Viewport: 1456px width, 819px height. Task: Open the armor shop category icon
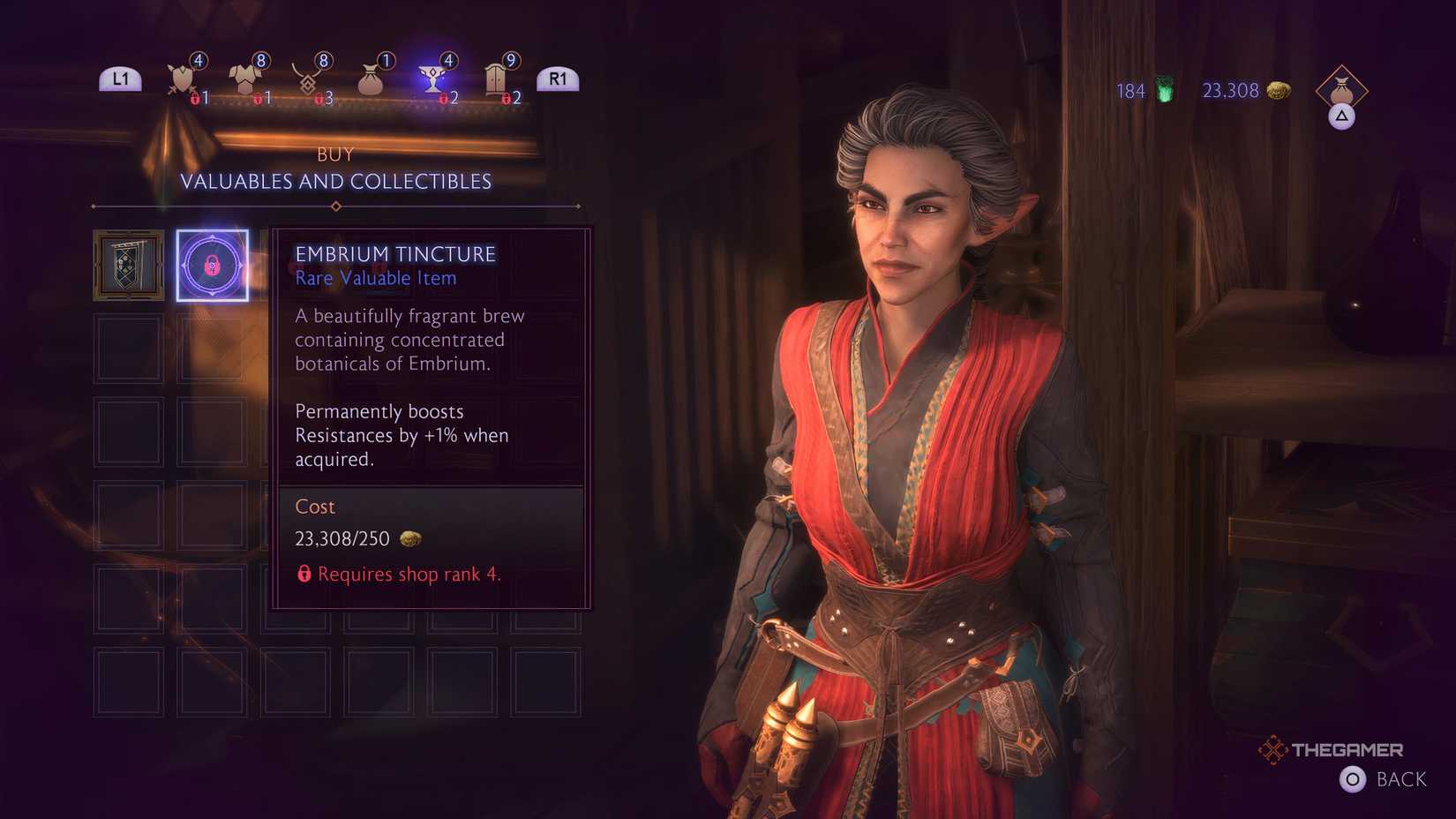coord(247,78)
